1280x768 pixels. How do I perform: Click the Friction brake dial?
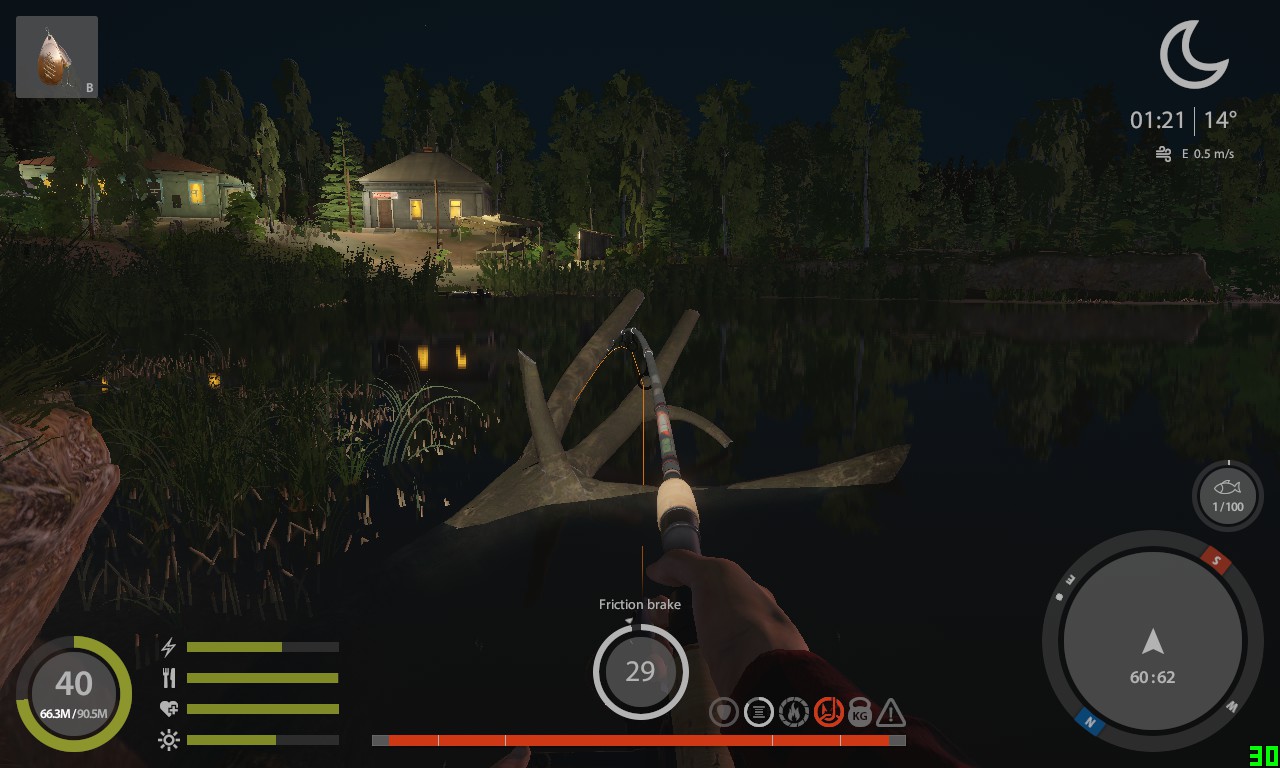(x=640, y=671)
